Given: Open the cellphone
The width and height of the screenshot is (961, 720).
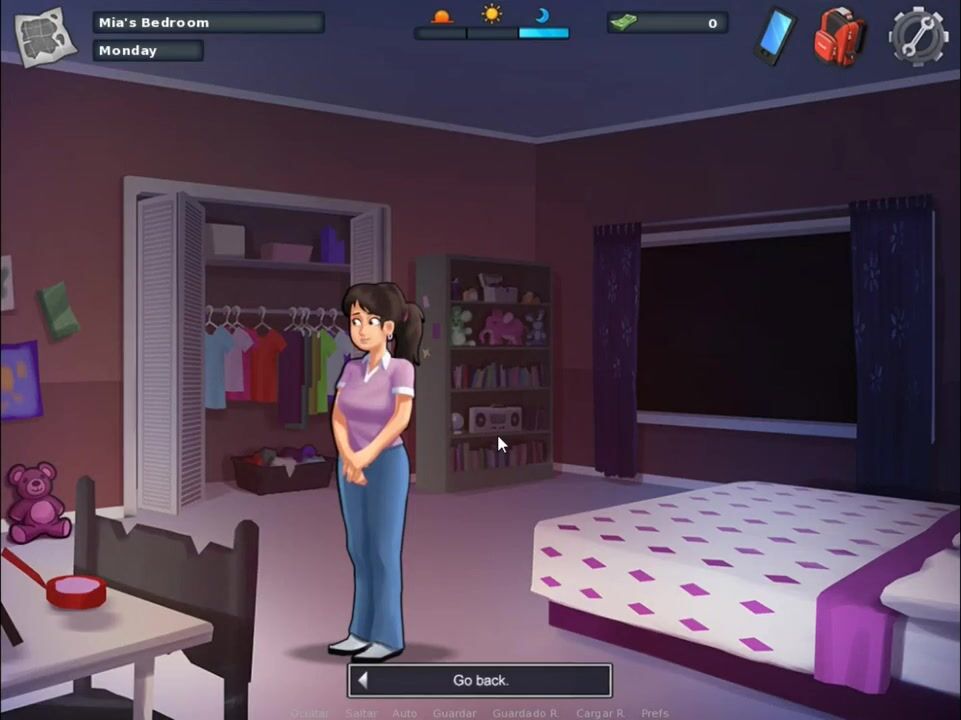Looking at the screenshot, I should click(x=775, y=35).
